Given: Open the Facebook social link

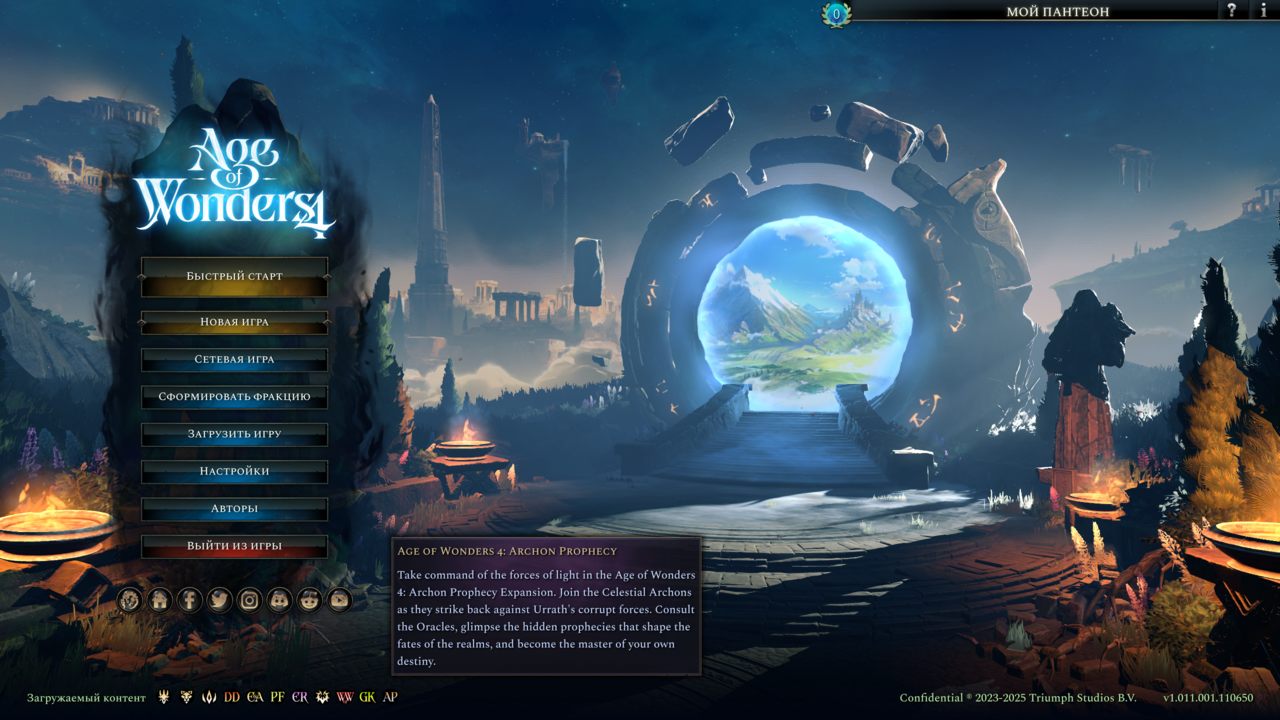Looking at the screenshot, I should (189, 600).
